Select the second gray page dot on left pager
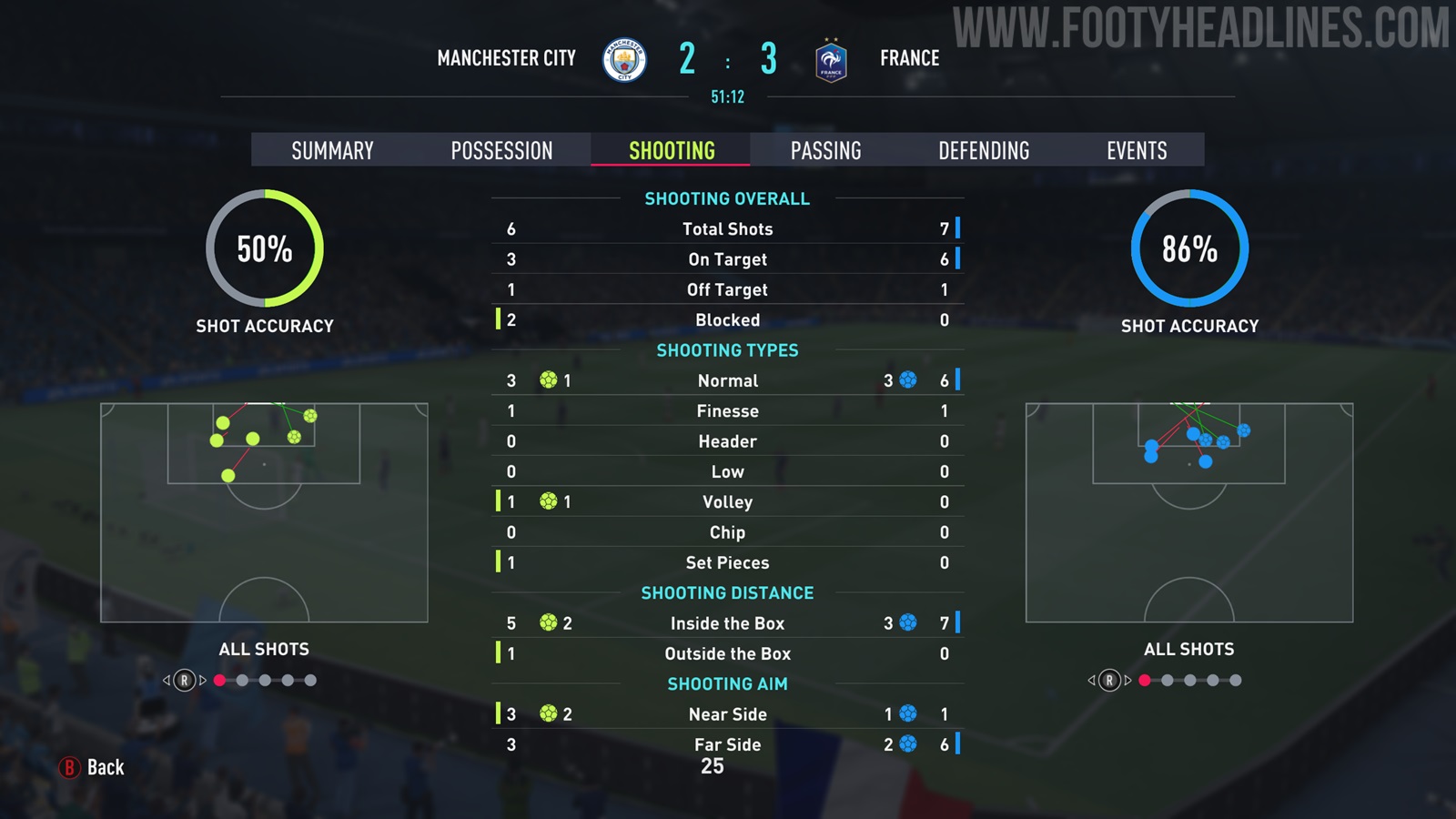This screenshot has width=1456, height=819. click(x=242, y=679)
